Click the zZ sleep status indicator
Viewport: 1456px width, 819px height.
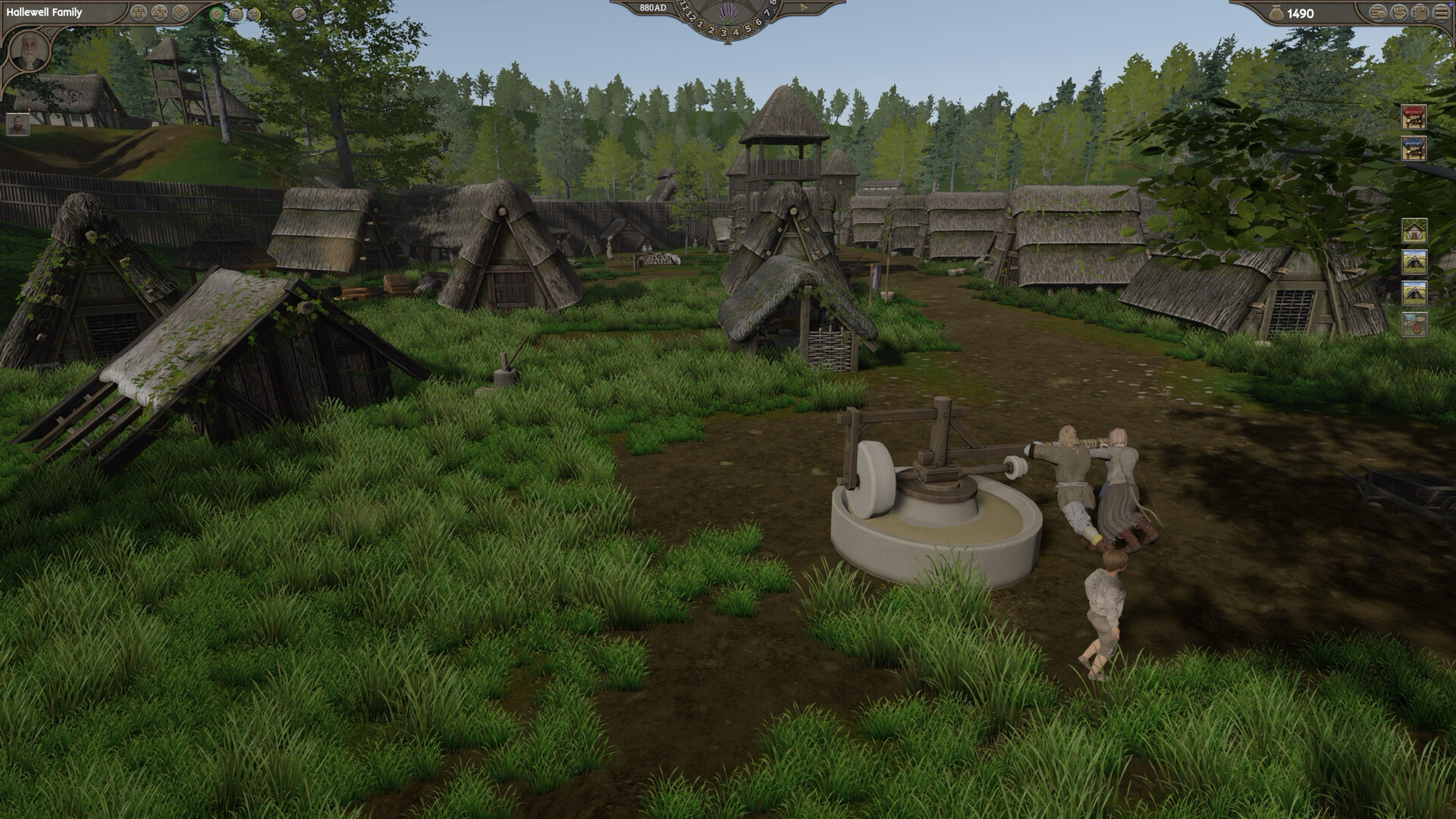point(254,14)
